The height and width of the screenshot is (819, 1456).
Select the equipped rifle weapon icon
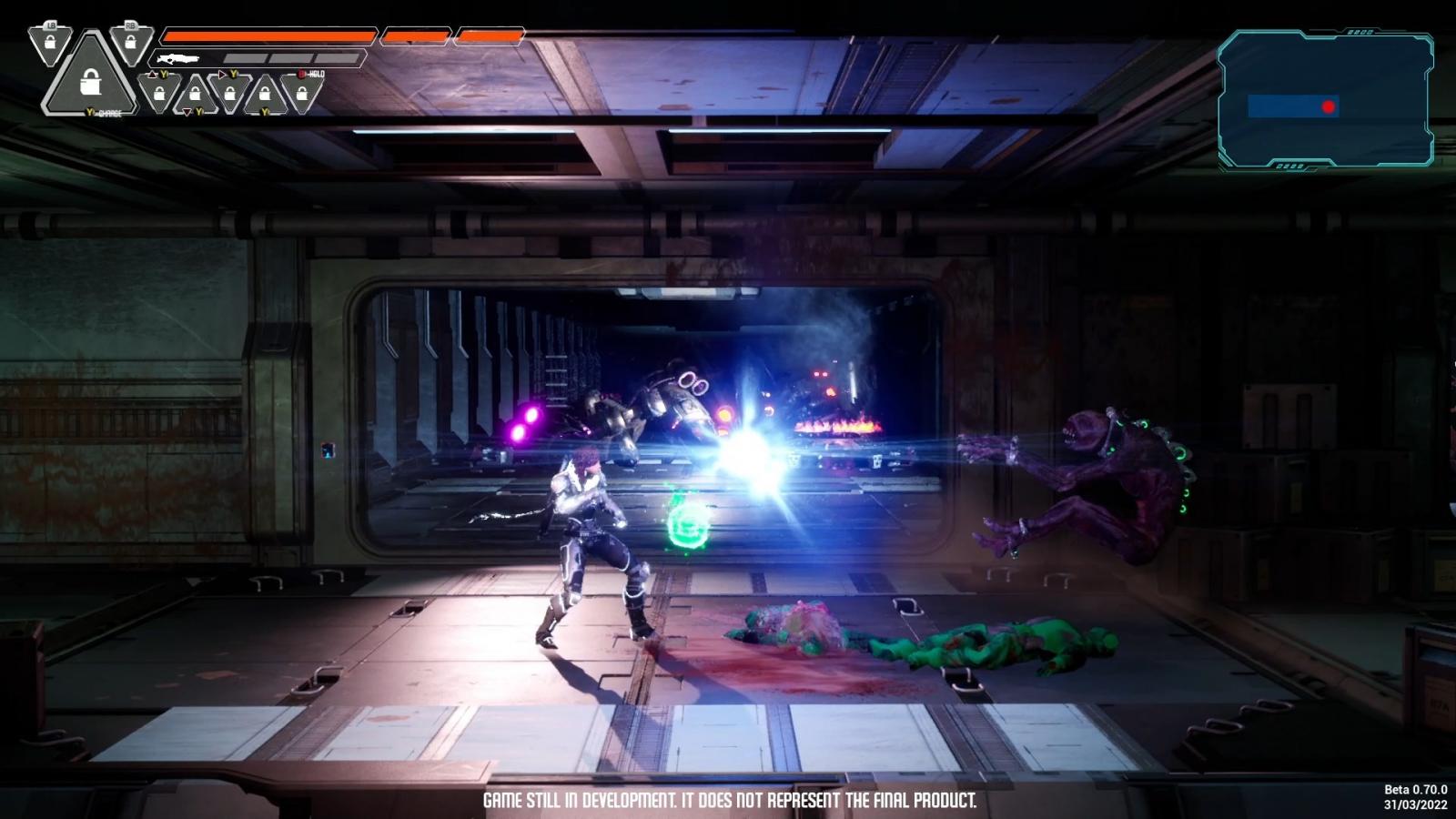pos(177,58)
